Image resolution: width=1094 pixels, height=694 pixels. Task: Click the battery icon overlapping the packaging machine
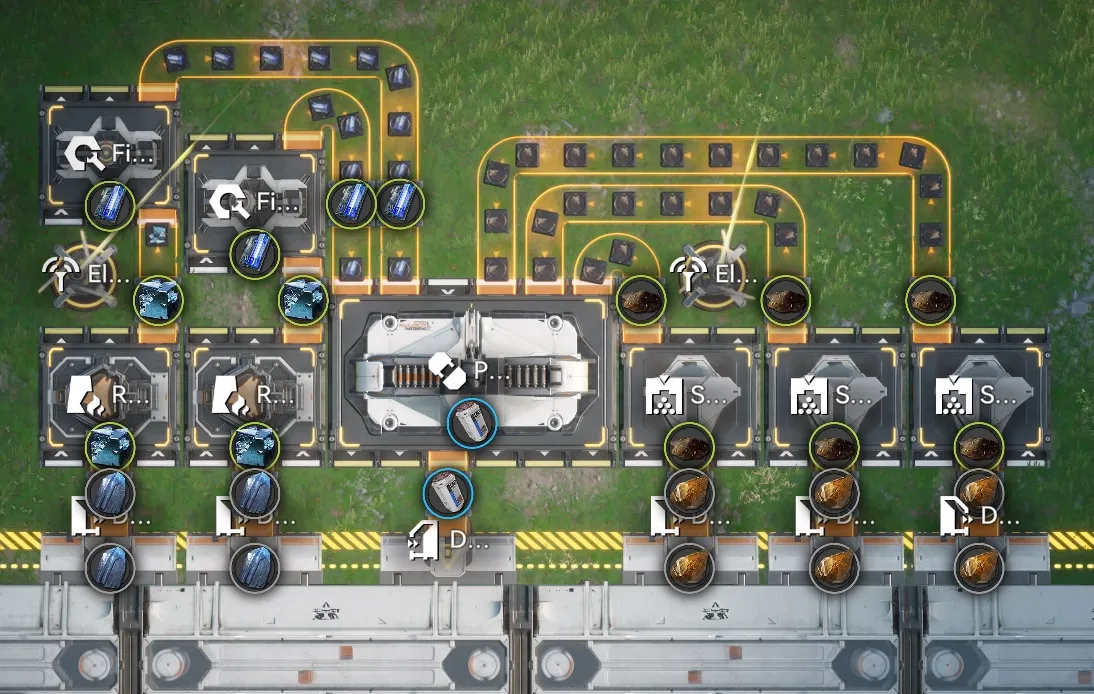pyautogui.click(x=471, y=421)
